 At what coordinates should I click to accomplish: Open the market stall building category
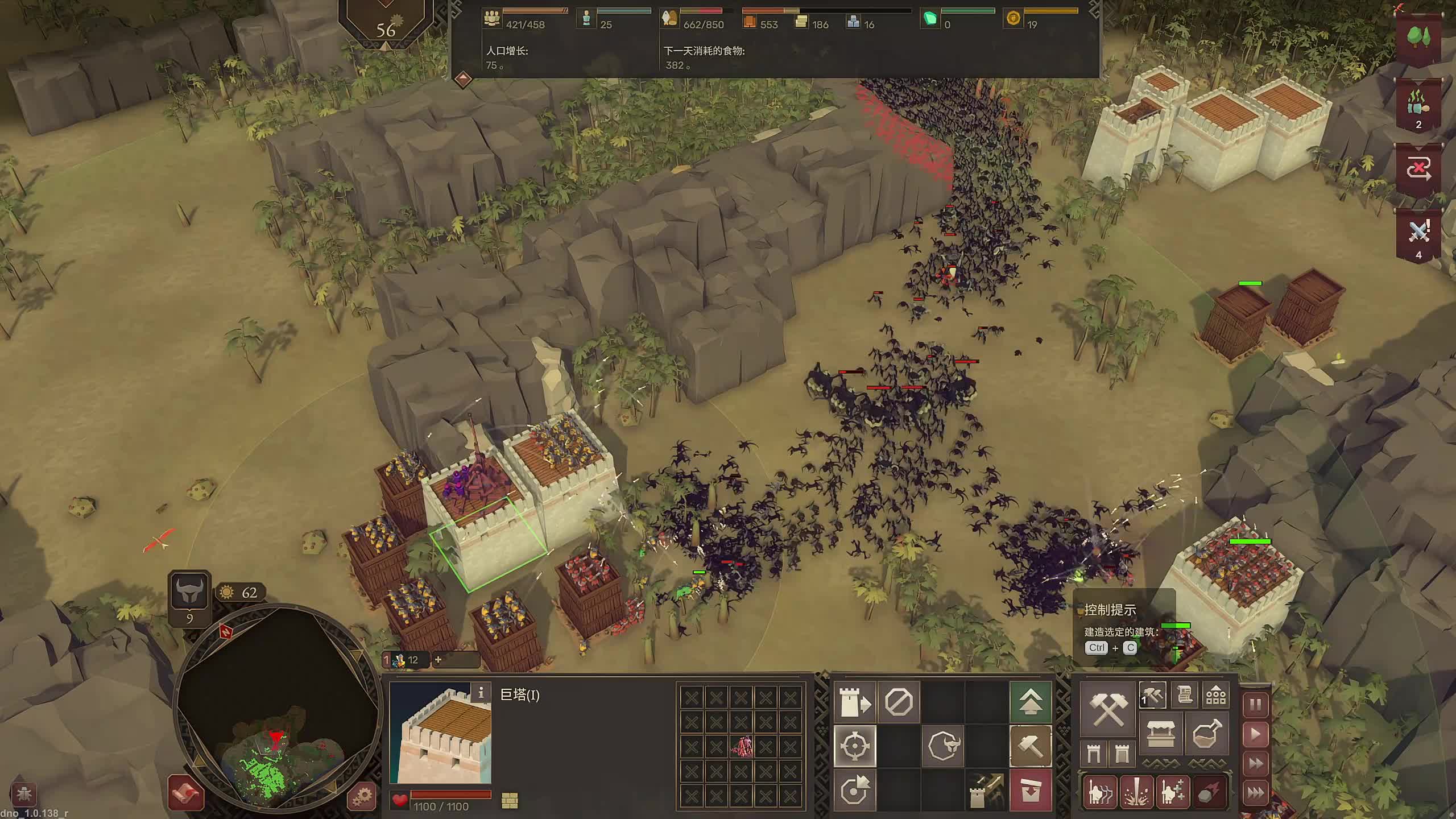pos(1161,734)
